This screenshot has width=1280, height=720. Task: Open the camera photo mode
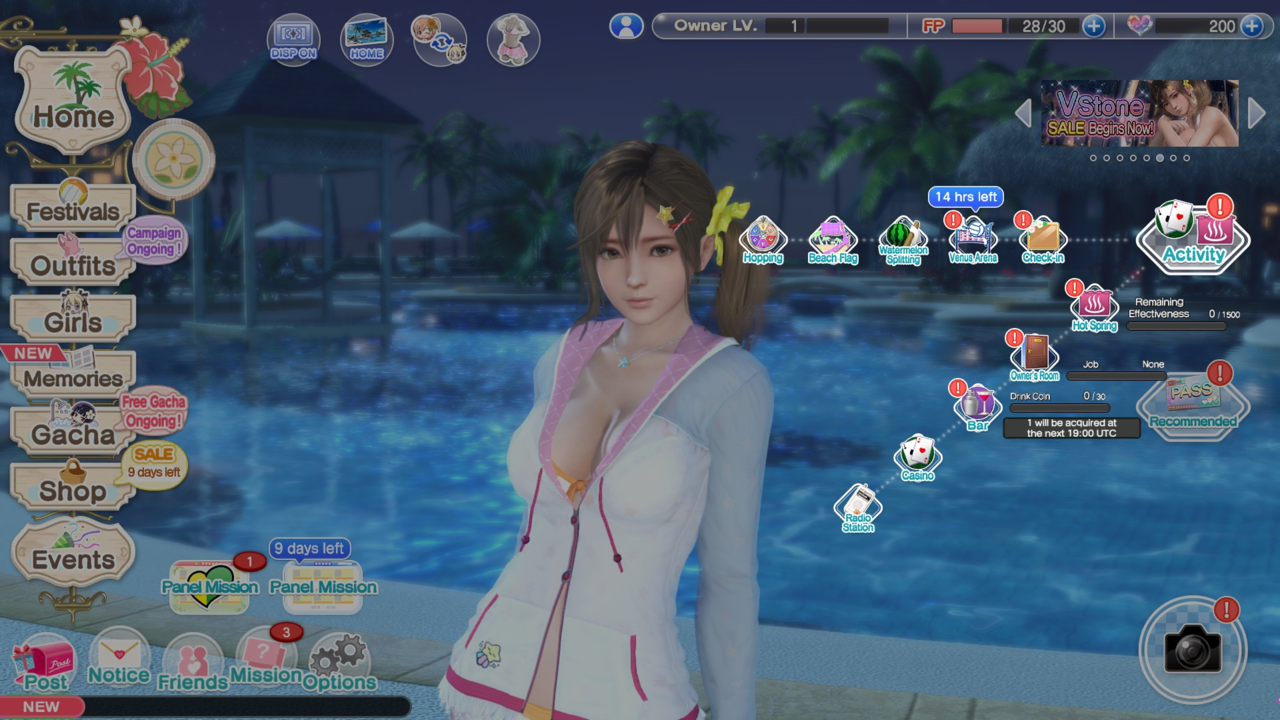click(x=1192, y=650)
